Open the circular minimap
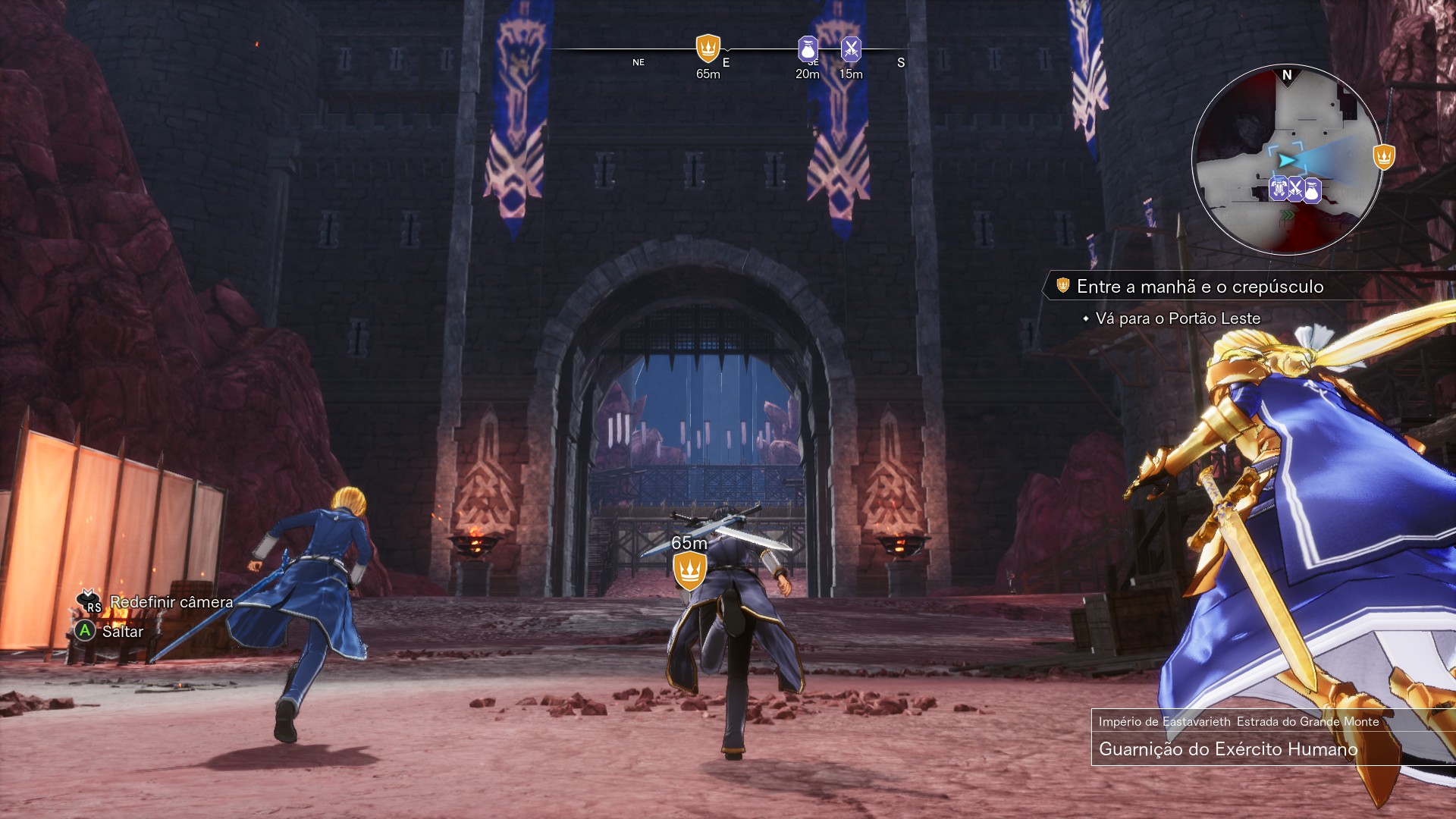1456x819 pixels. coord(1286,159)
